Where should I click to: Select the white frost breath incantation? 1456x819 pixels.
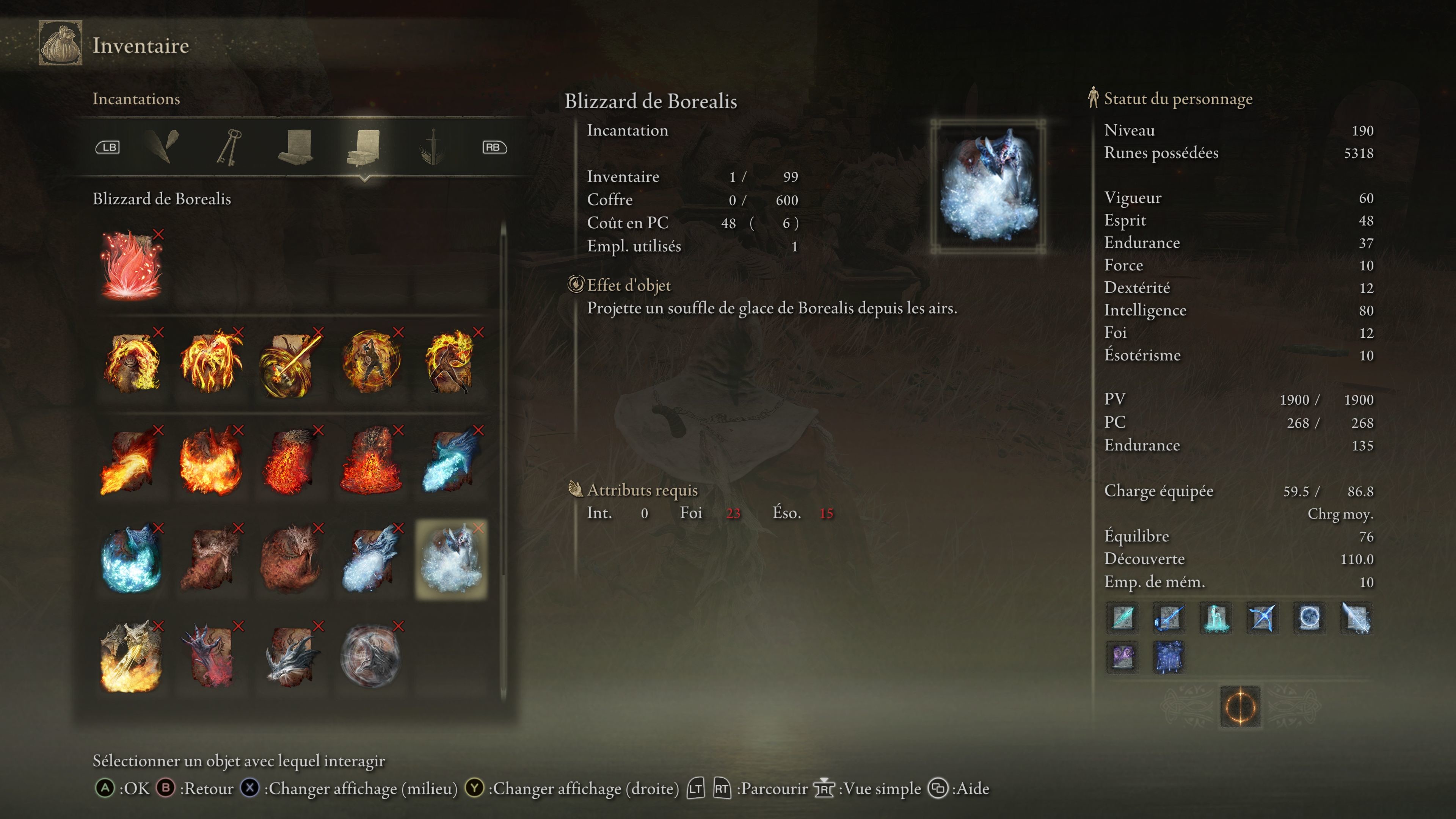(x=371, y=559)
